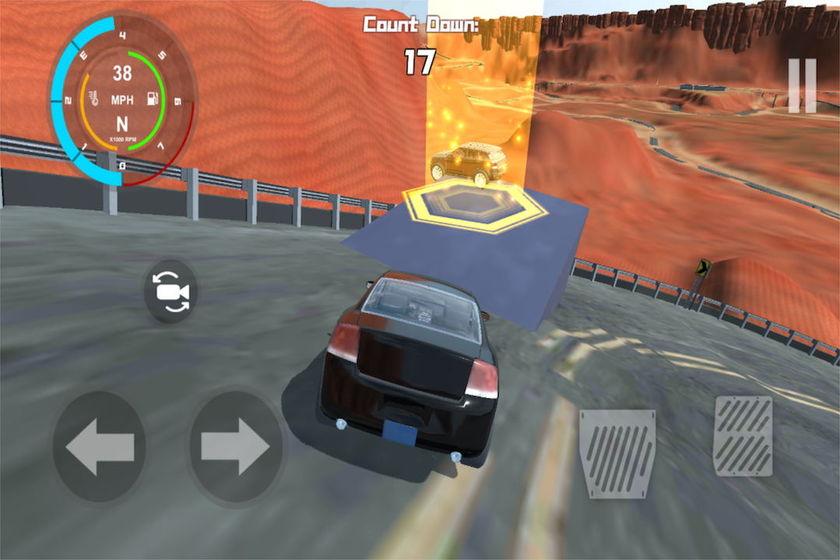The image size is (840, 560).
Task: Steer left with the left arrow
Action: (98, 447)
